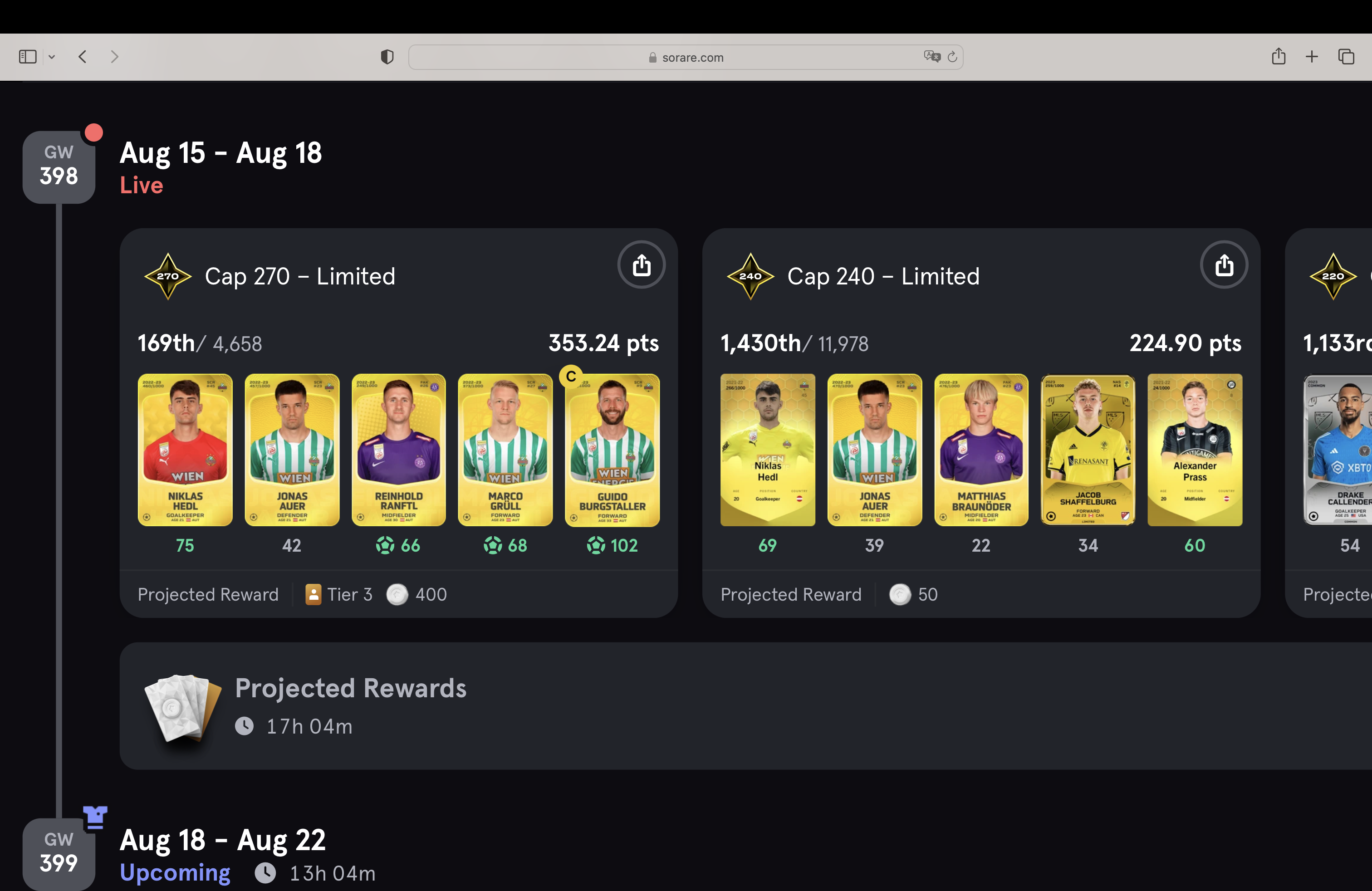Select the GW 398 timeline marker
This screenshot has width=1372, height=891.
59,166
